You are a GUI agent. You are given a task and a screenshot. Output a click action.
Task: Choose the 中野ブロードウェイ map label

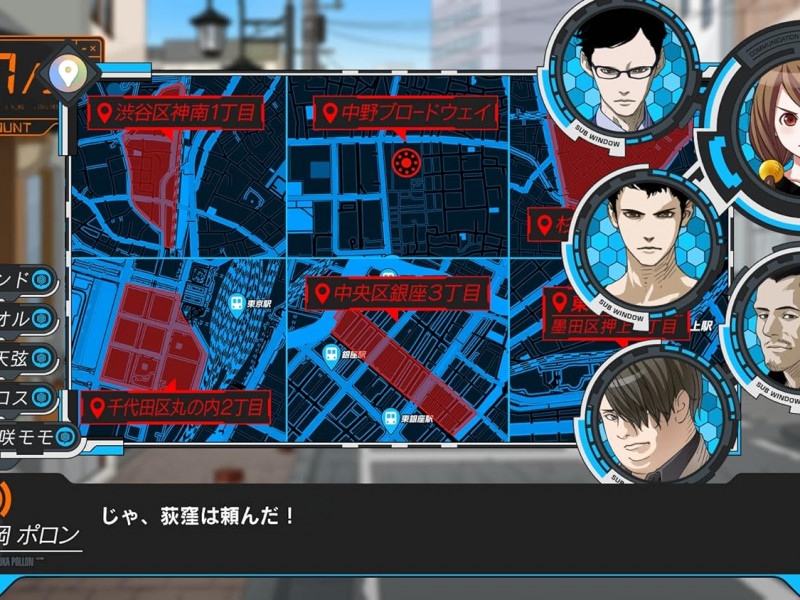coord(405,112)
